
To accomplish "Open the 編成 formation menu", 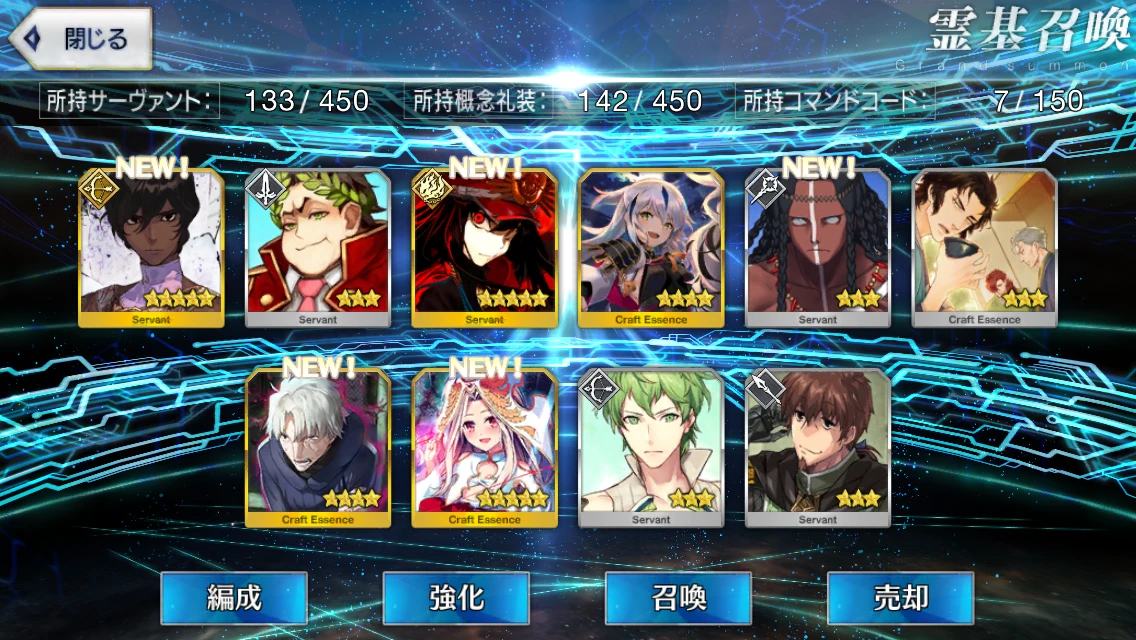I will point(234,598).
